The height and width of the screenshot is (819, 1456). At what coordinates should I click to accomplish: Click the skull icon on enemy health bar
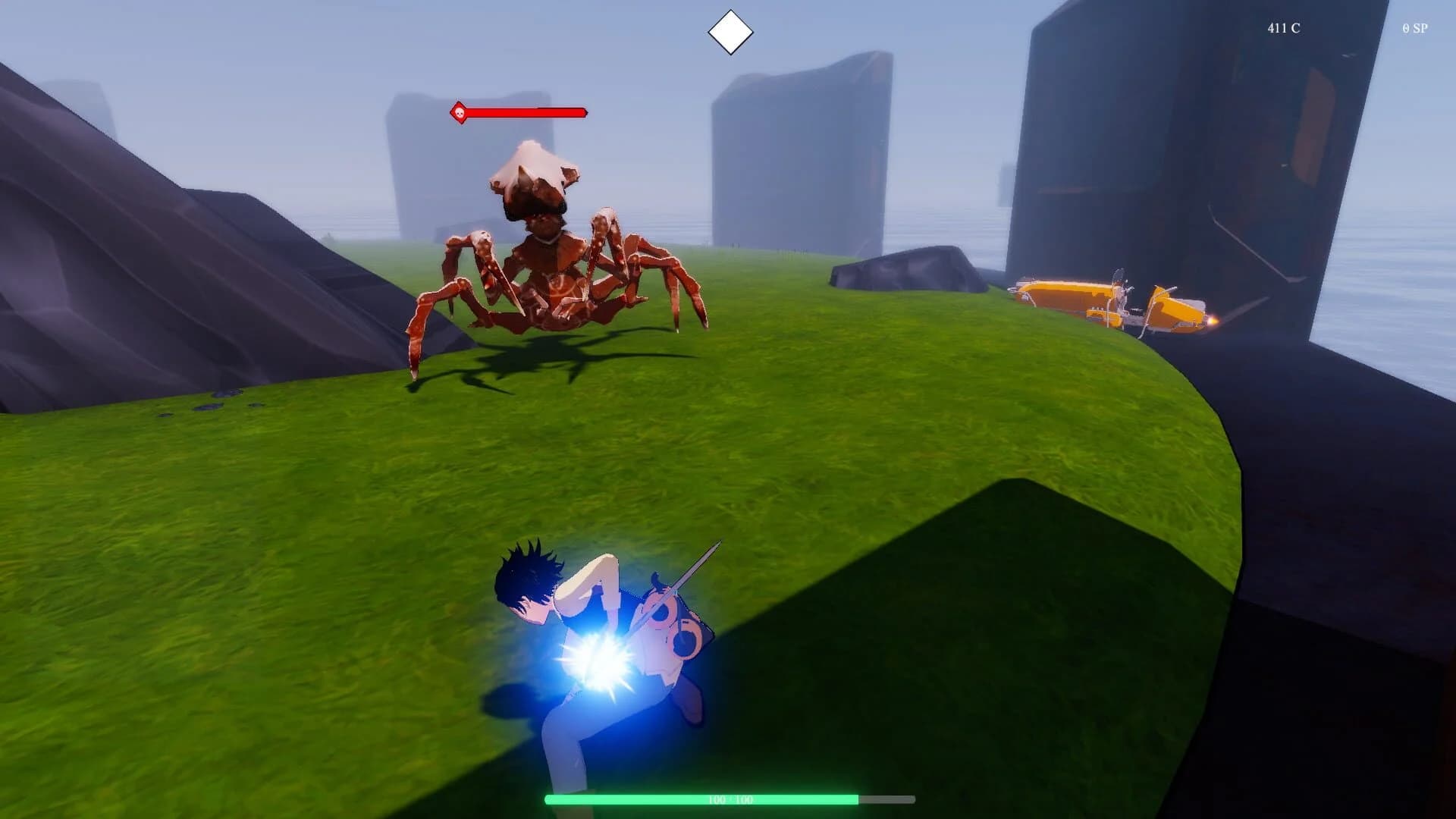tap(461, 112)
